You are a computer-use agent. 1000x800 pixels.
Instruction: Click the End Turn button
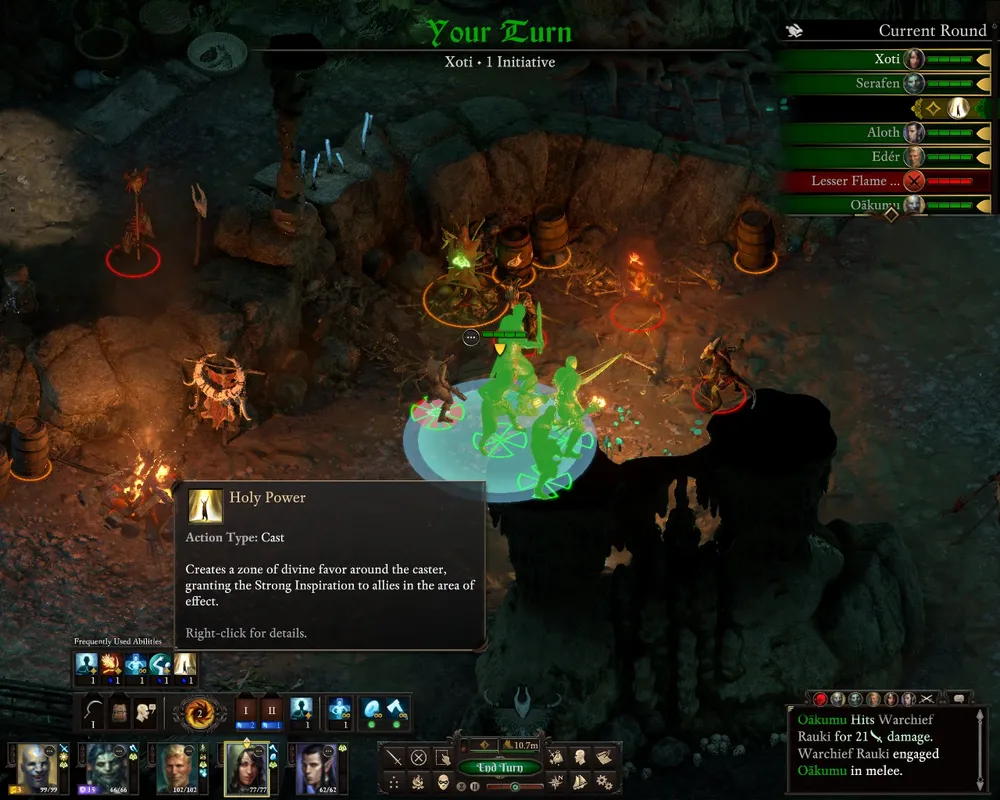[x=500, y=768]
